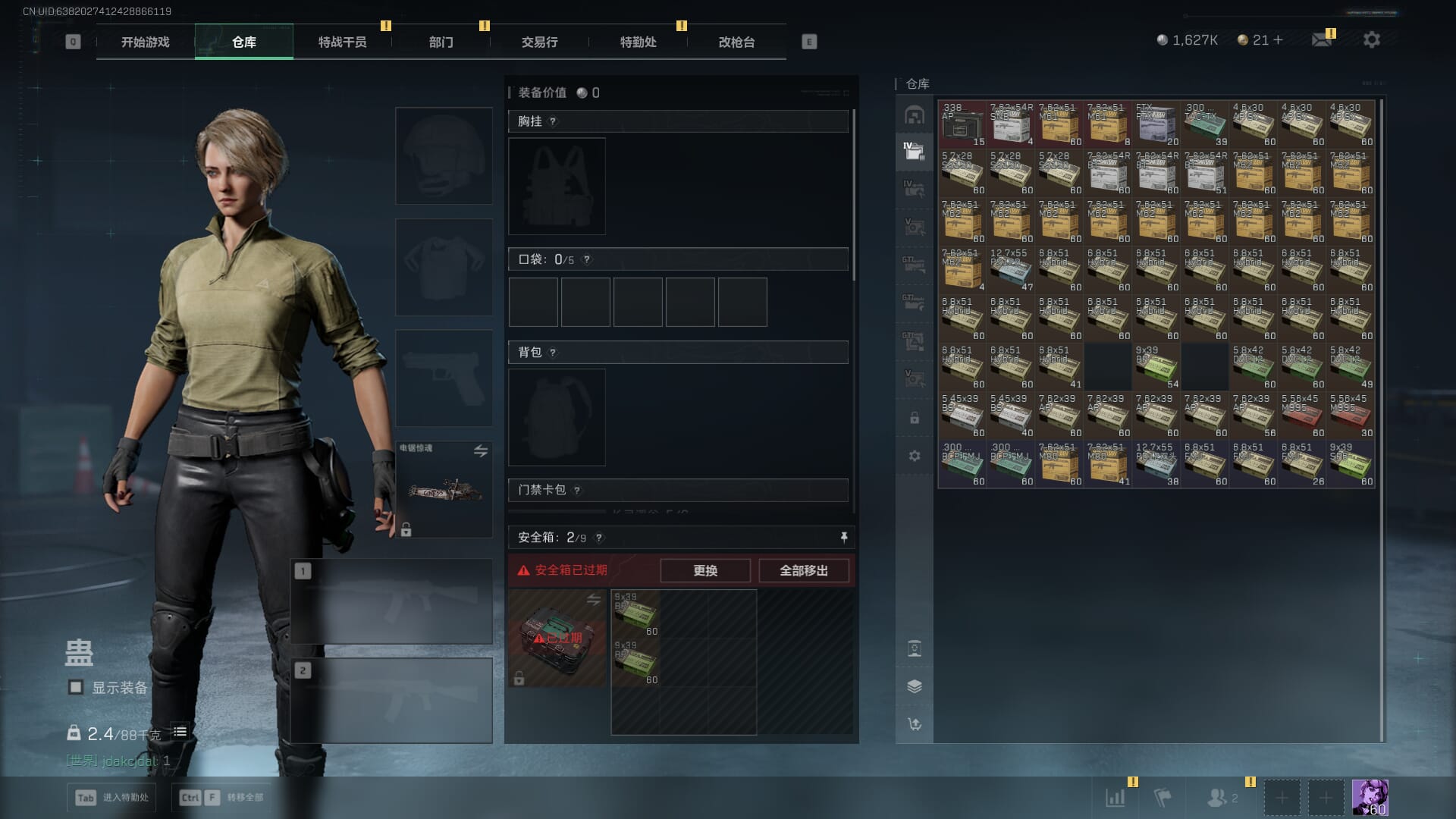Switch to the 特战干员 operators tab
Image resolution: width=1456 pixels, height=819 pixels.
tap(342, 42)
